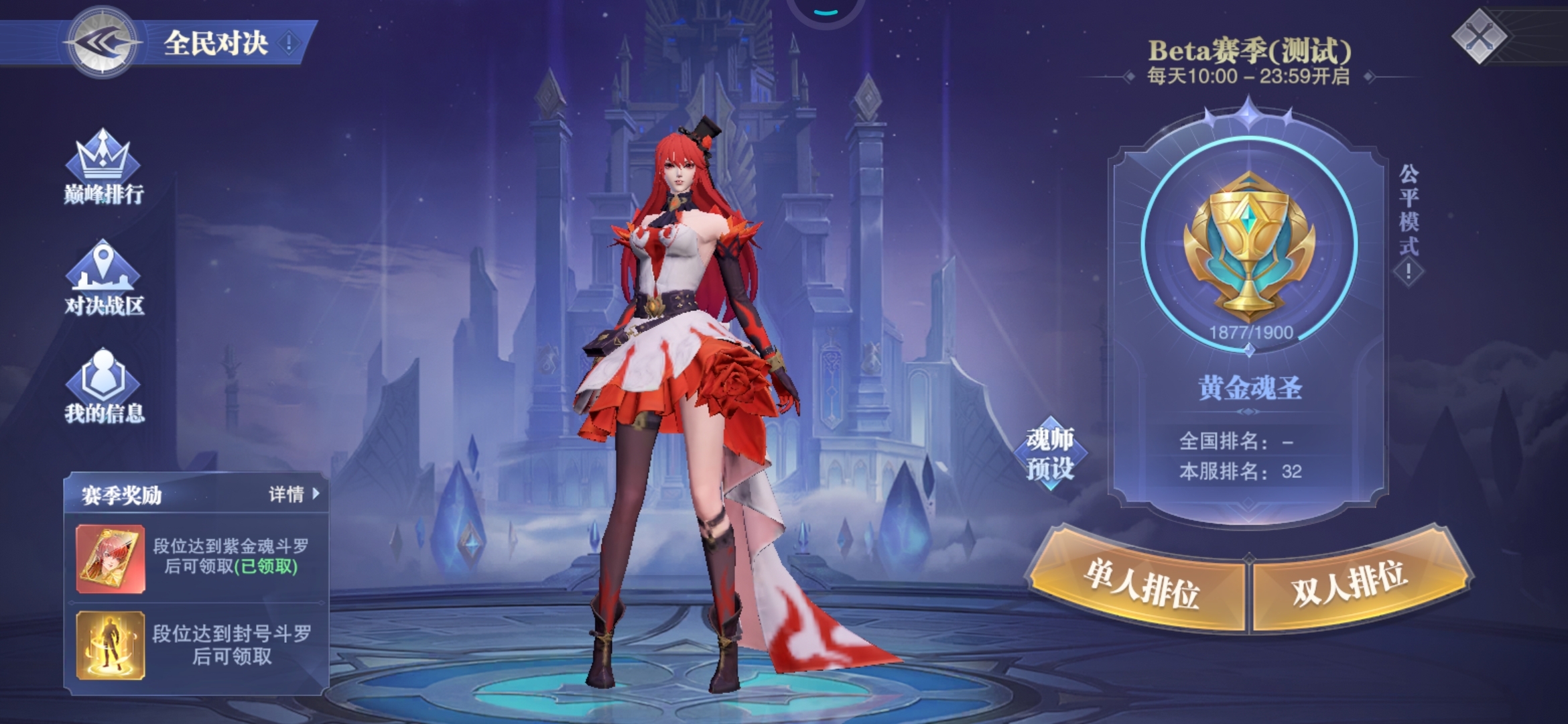Image resolution: width=1568 pixels, height=724 pixels.
Task: Open 魂师预设 preset menu
Action: click(x=1050, y=454)
